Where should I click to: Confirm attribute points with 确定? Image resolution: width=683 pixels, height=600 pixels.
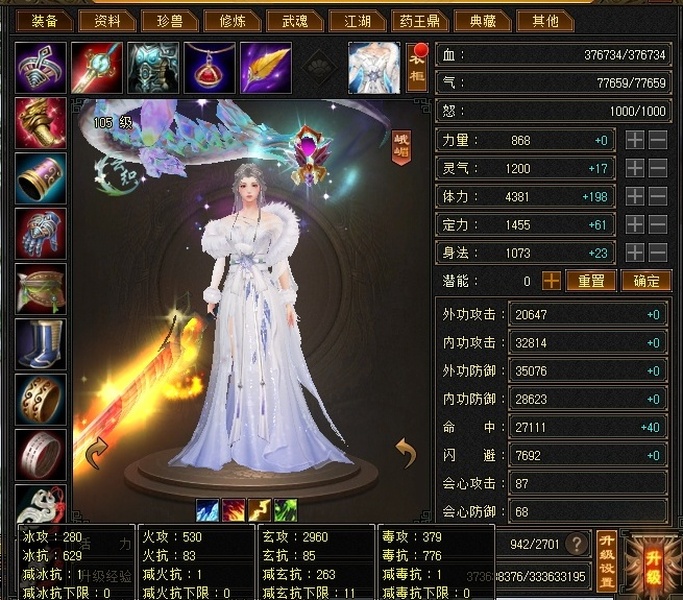click(646, 281)
